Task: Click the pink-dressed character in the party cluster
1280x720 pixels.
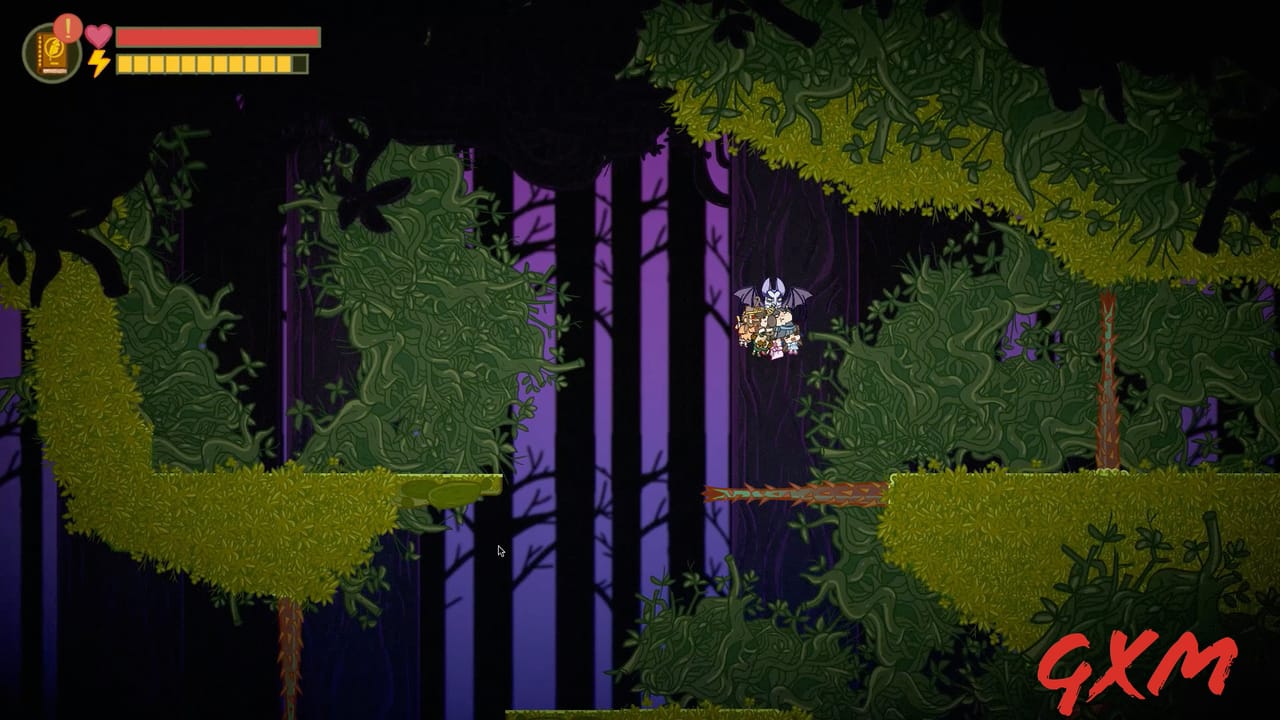Action: tap(777, 349)
